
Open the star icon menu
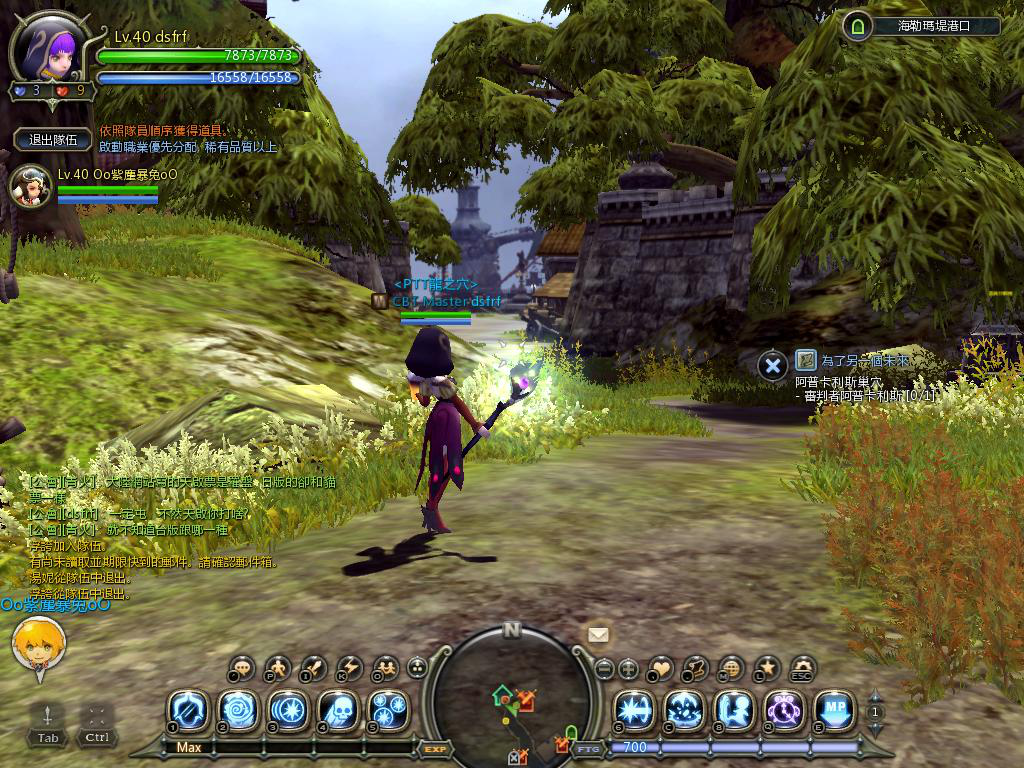pos(767,668)
